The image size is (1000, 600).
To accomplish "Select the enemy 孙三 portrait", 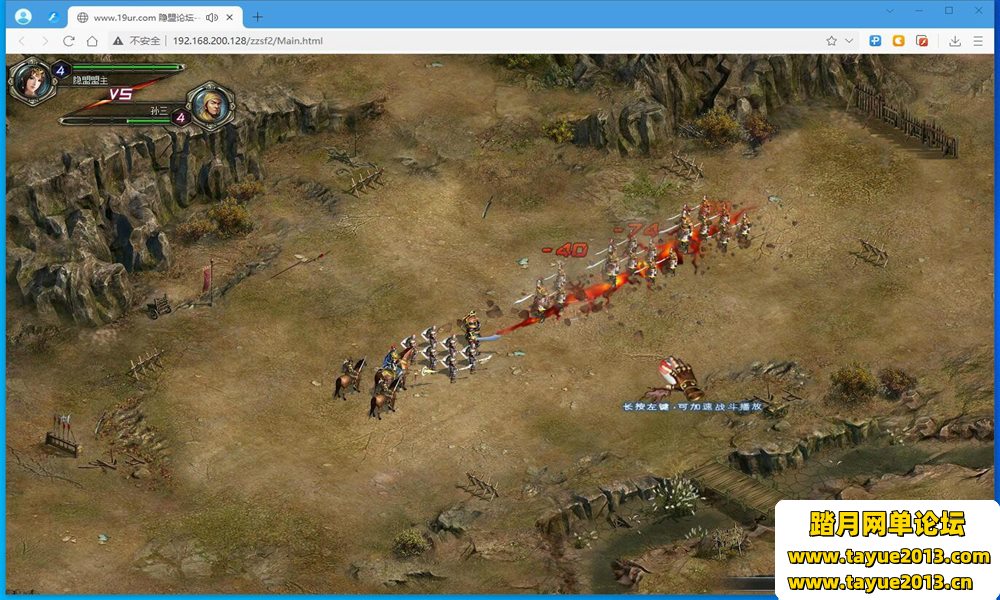I will pyautogui.click(x=211, y=105).
